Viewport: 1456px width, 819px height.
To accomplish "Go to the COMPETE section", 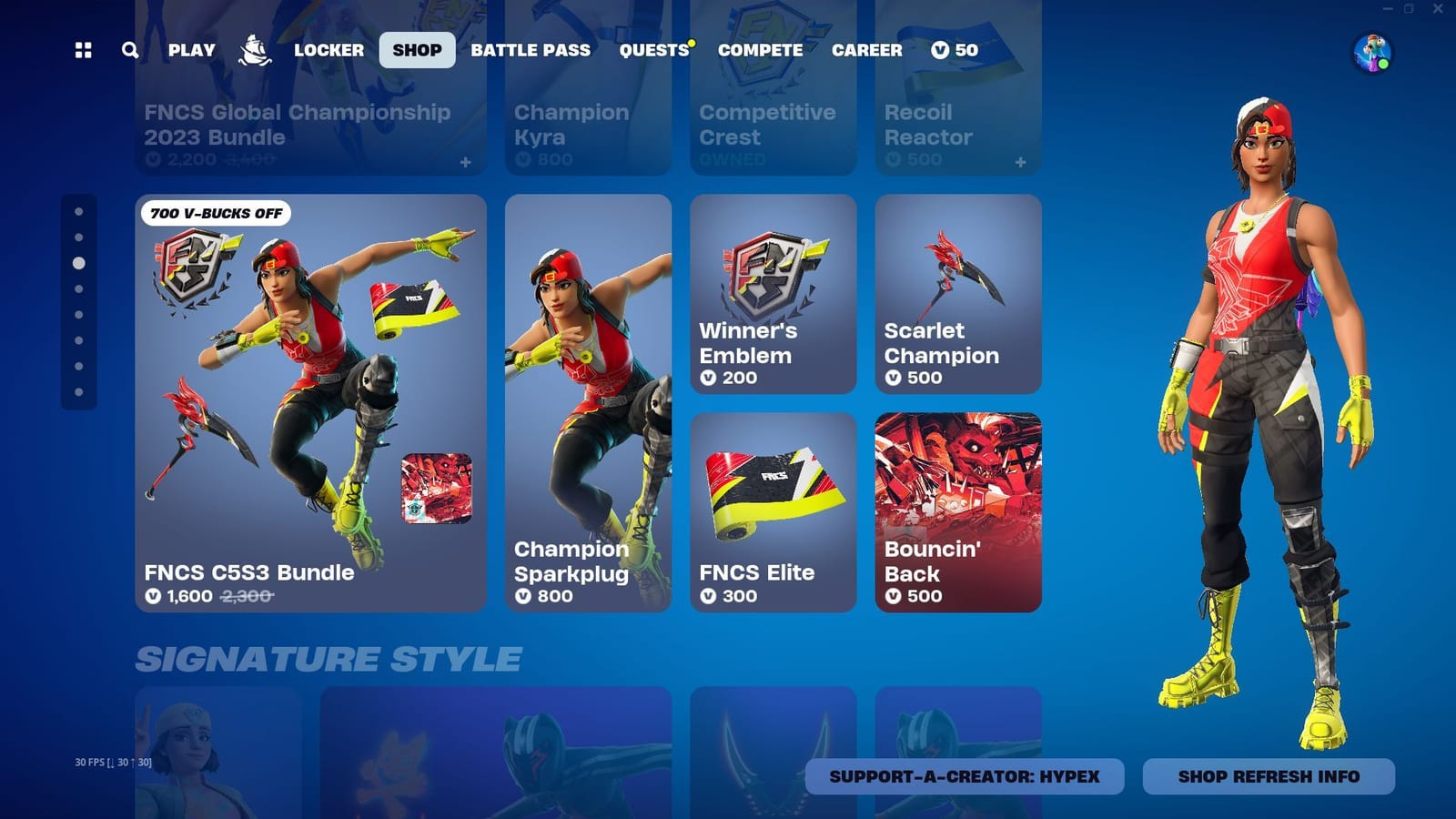I will [760, 50].
